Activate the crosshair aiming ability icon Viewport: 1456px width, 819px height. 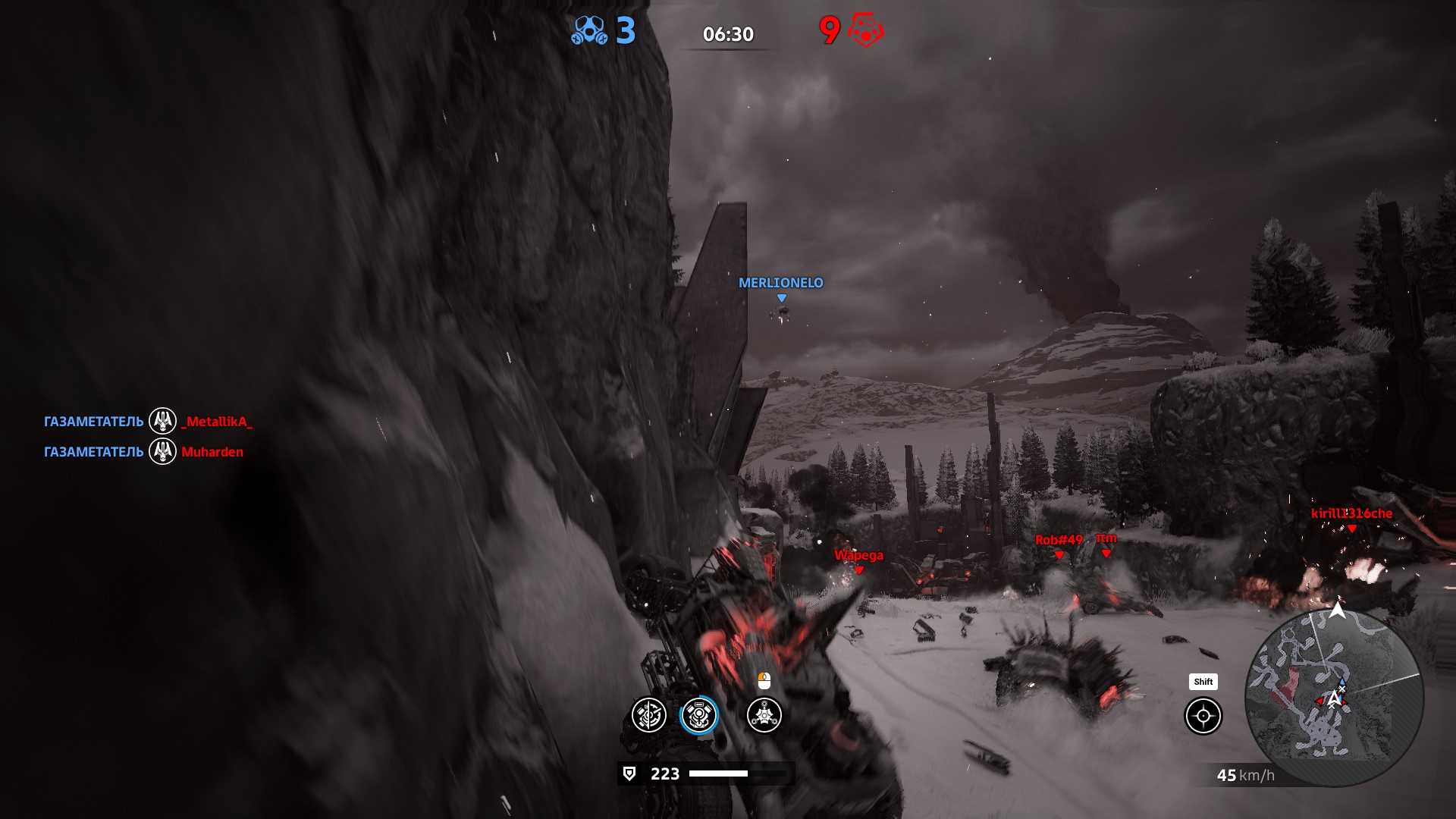click(x=1203, y=716)
